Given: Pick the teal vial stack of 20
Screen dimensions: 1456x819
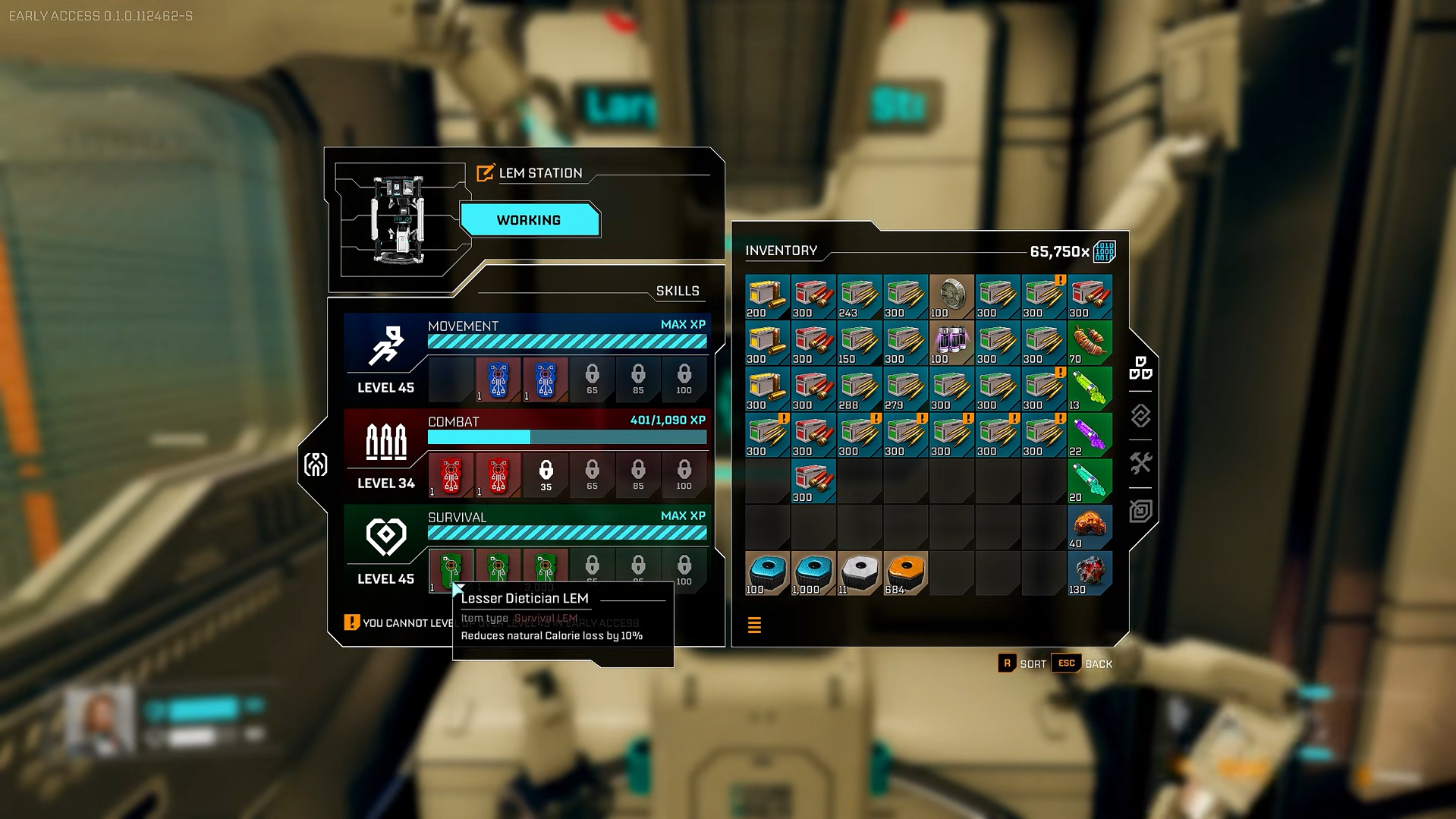Looking at the screenshot, I should [x=1090, y=481].
